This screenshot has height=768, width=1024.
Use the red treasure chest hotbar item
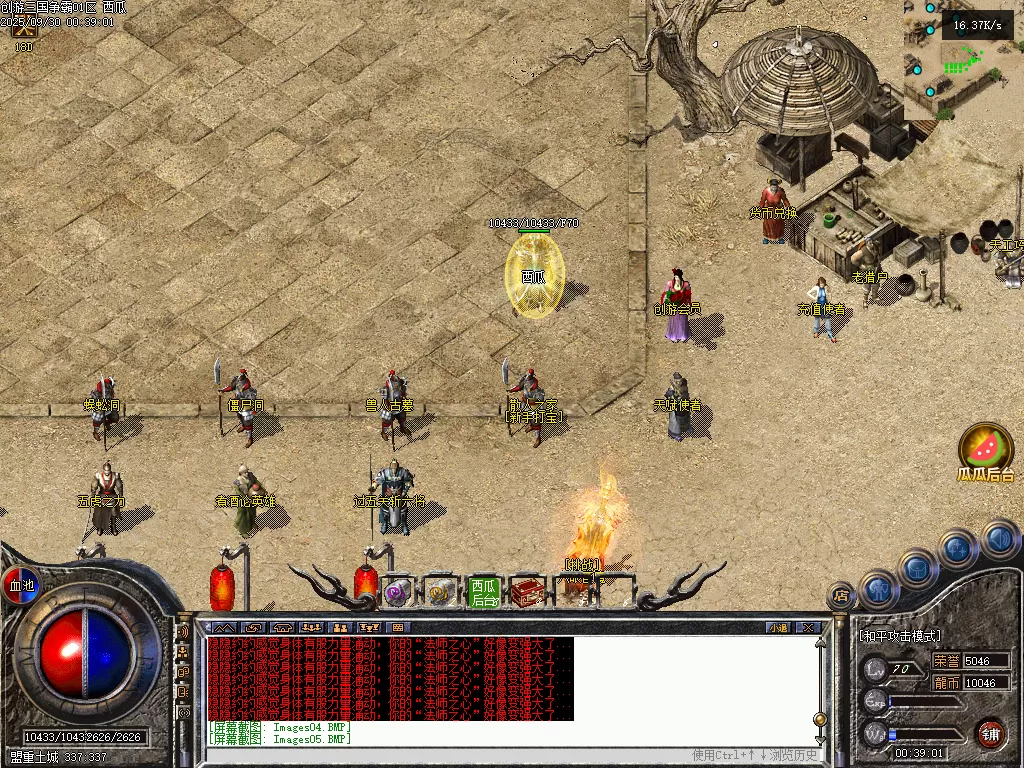[527, 592]
